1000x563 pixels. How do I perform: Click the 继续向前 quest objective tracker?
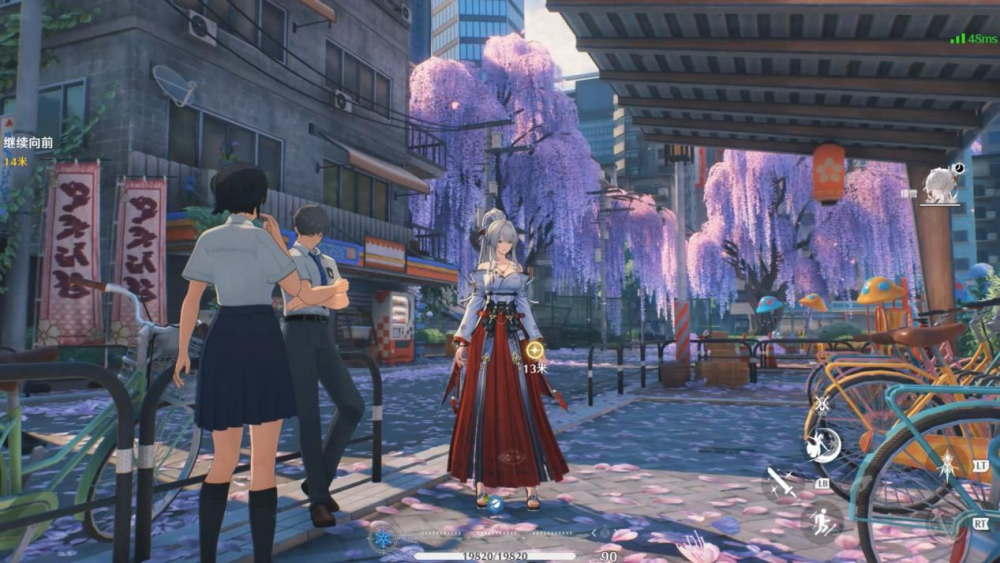coord(28,143)
